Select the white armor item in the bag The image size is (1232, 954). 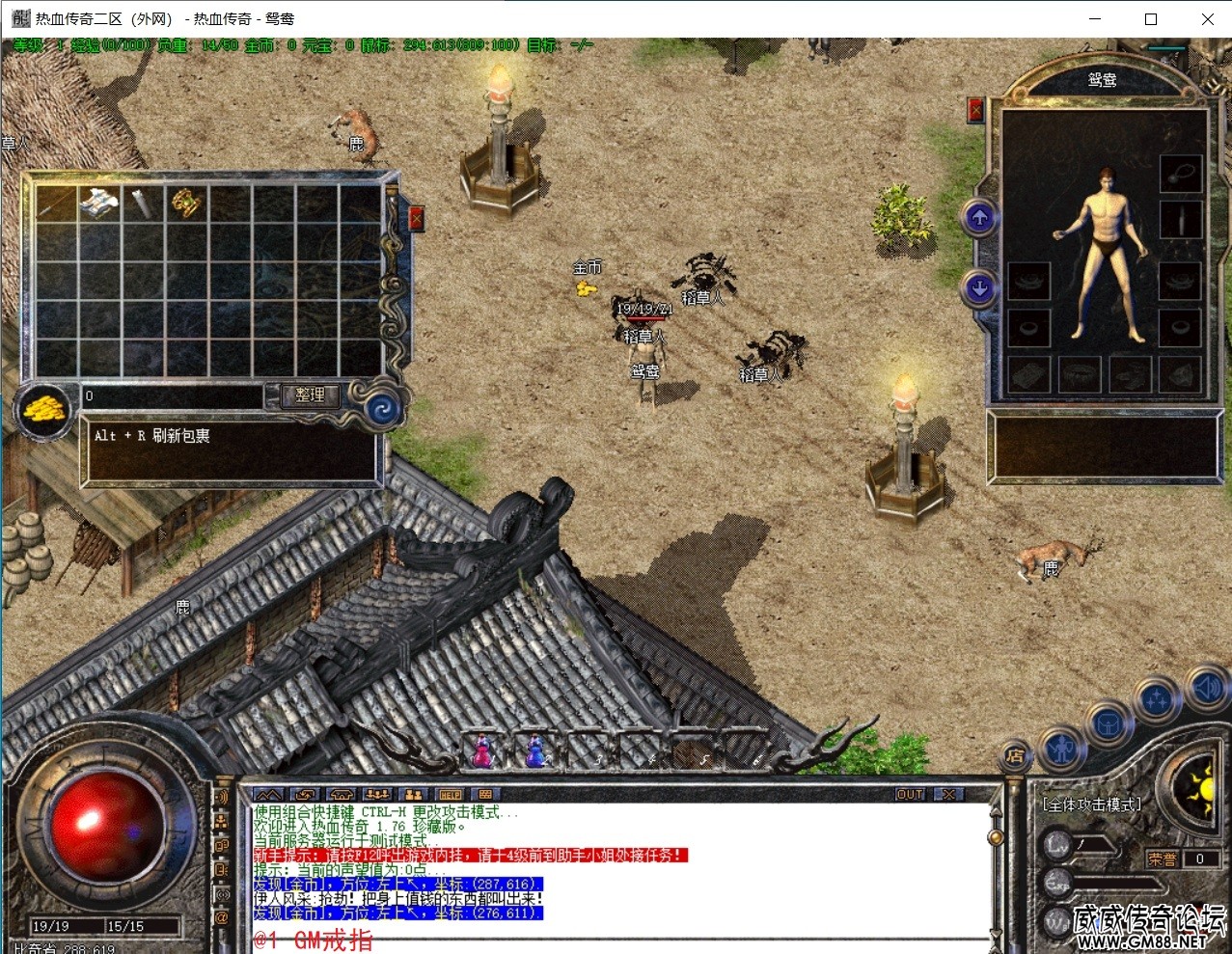pos(99,203)
